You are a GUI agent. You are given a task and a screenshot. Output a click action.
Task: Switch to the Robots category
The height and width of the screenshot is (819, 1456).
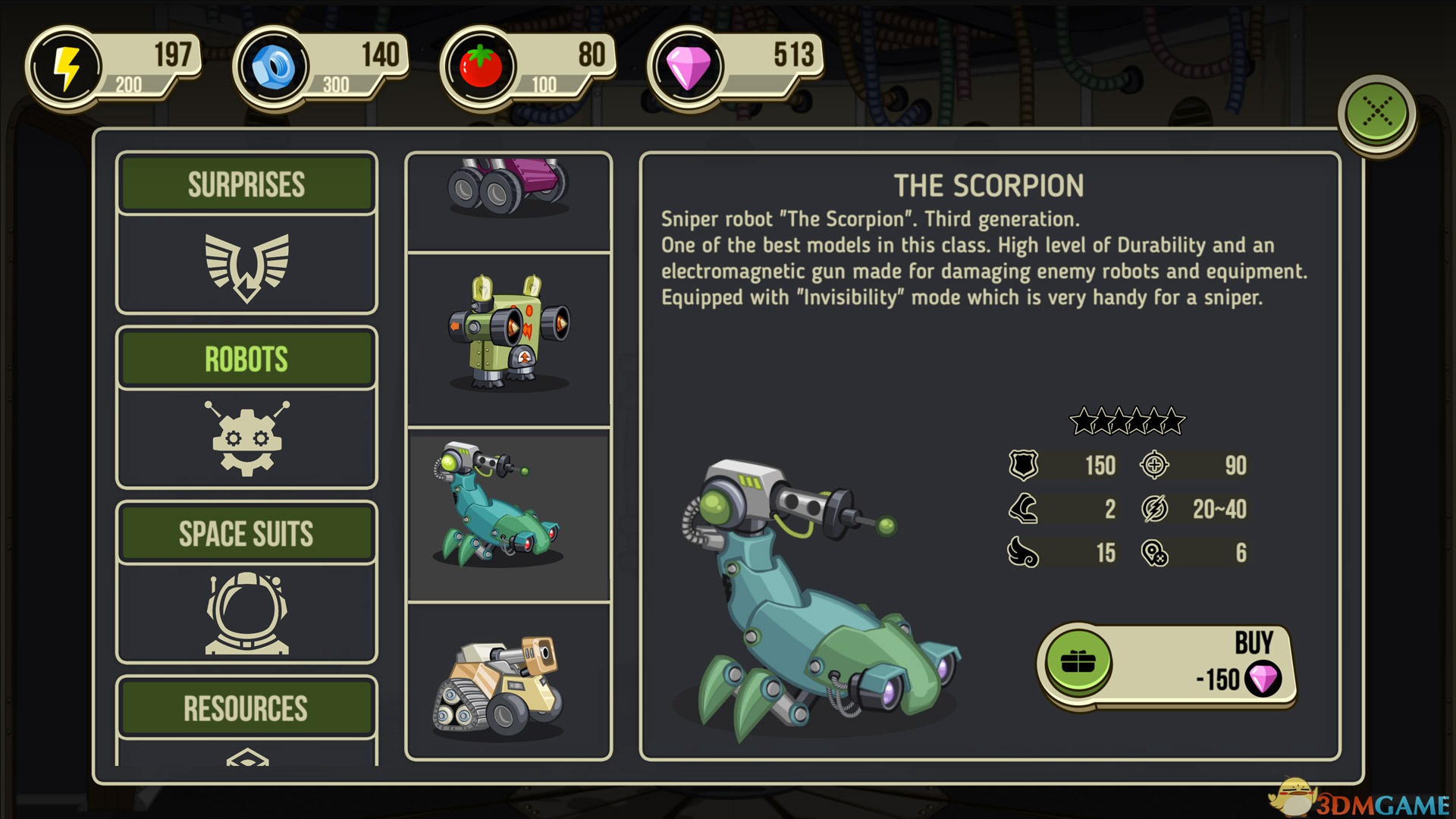point(246,407)
